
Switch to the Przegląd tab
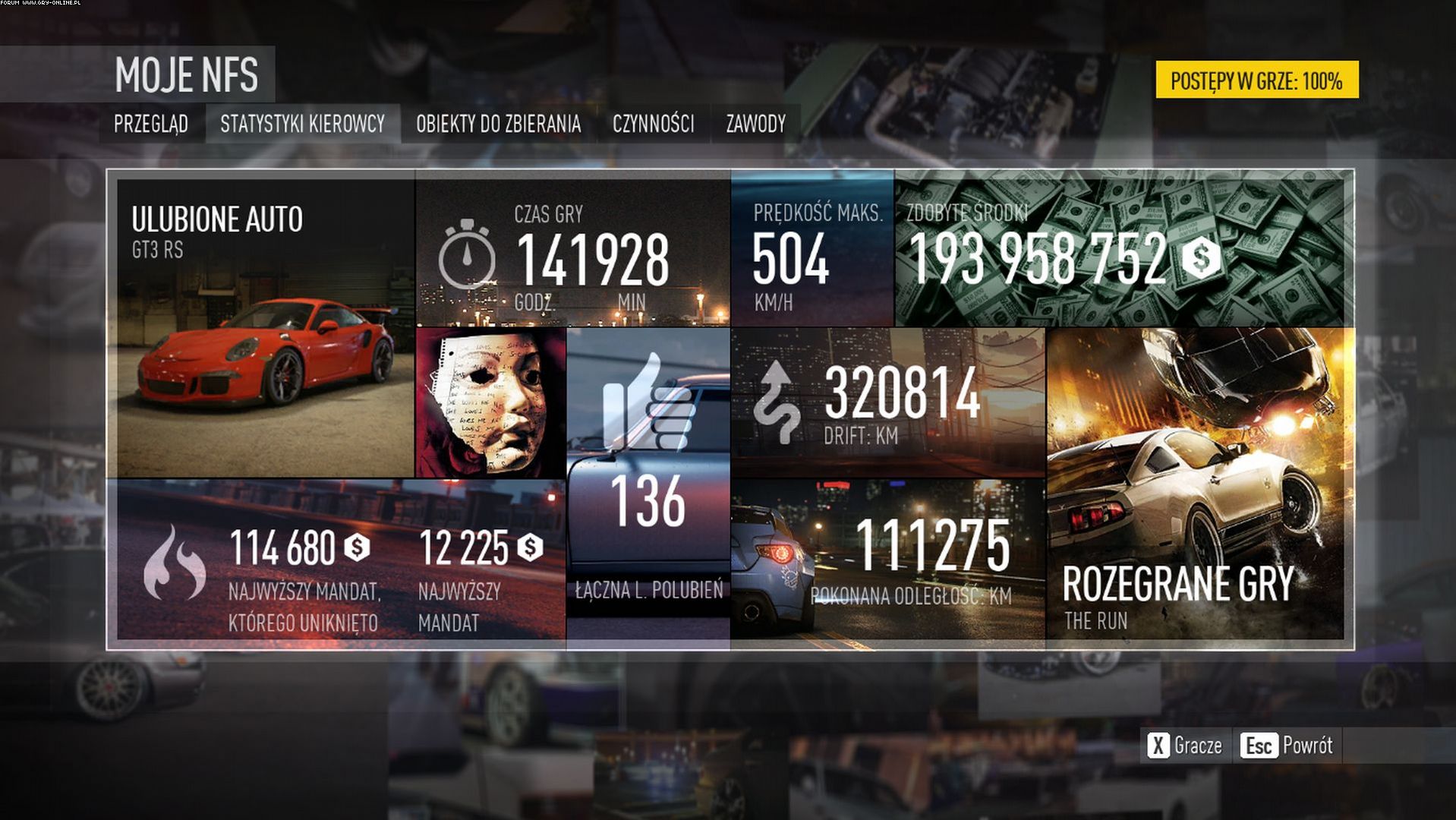[x=151, y=124]
